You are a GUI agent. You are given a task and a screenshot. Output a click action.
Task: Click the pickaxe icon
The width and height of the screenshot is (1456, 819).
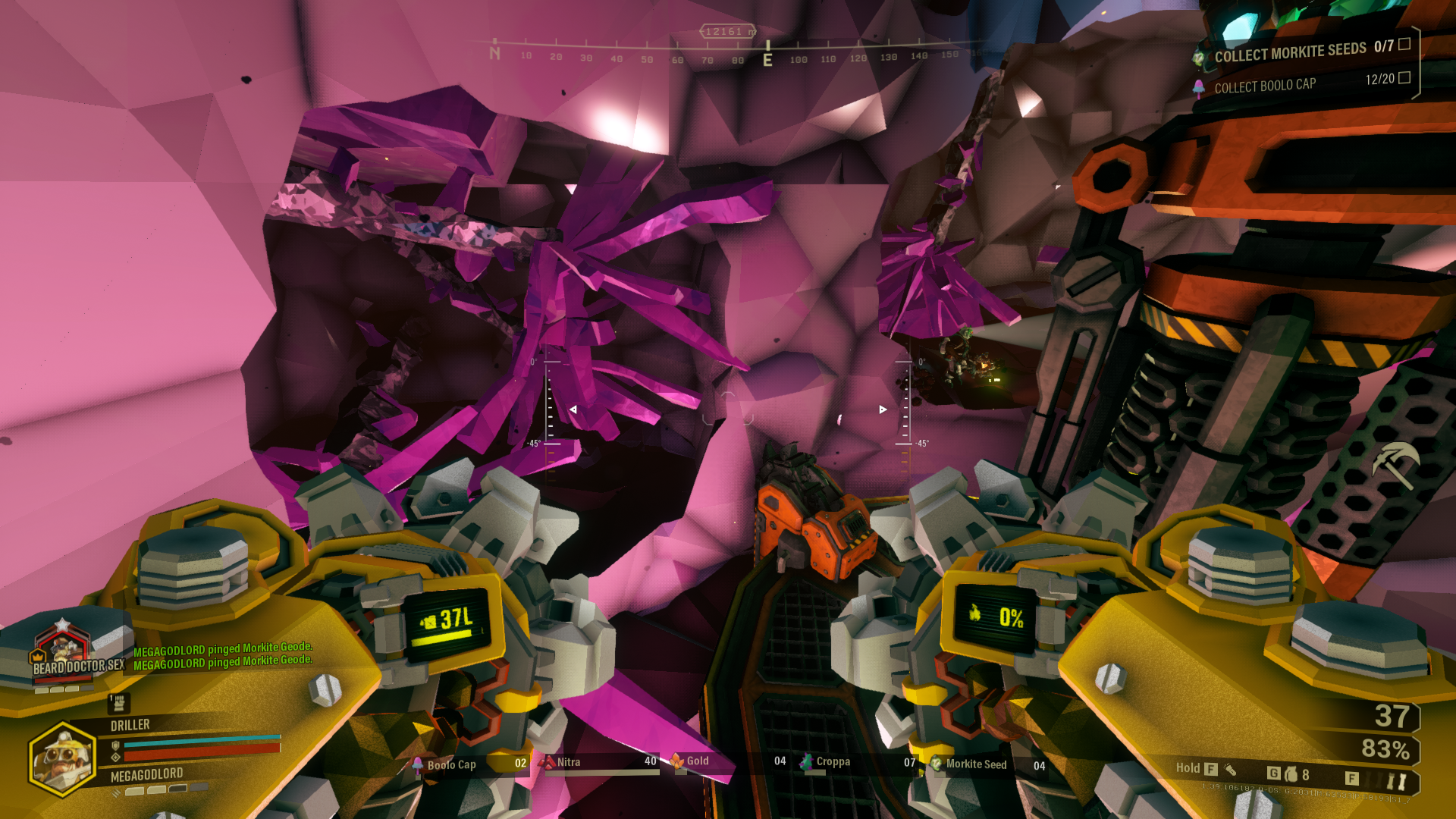tap(1396, 464)
